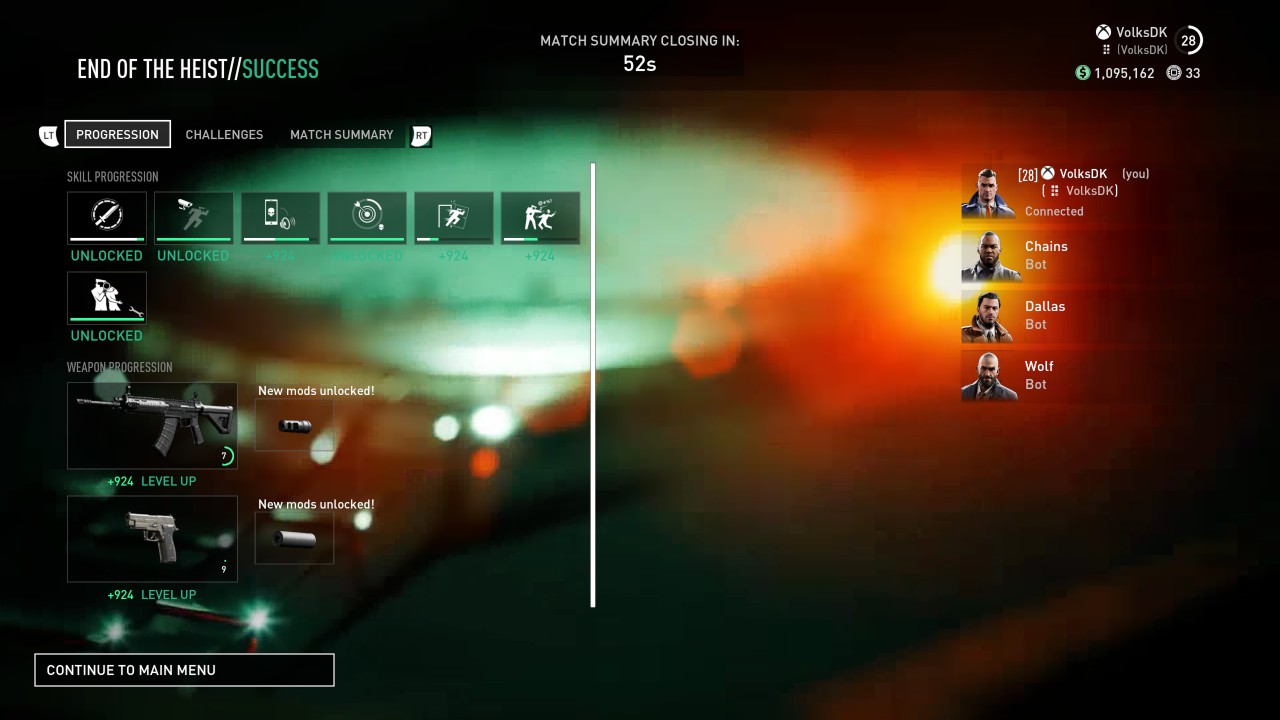Click the green cash currency icon
Image resolution: width=1280 pixels, height=720 pixels.
1081,73
